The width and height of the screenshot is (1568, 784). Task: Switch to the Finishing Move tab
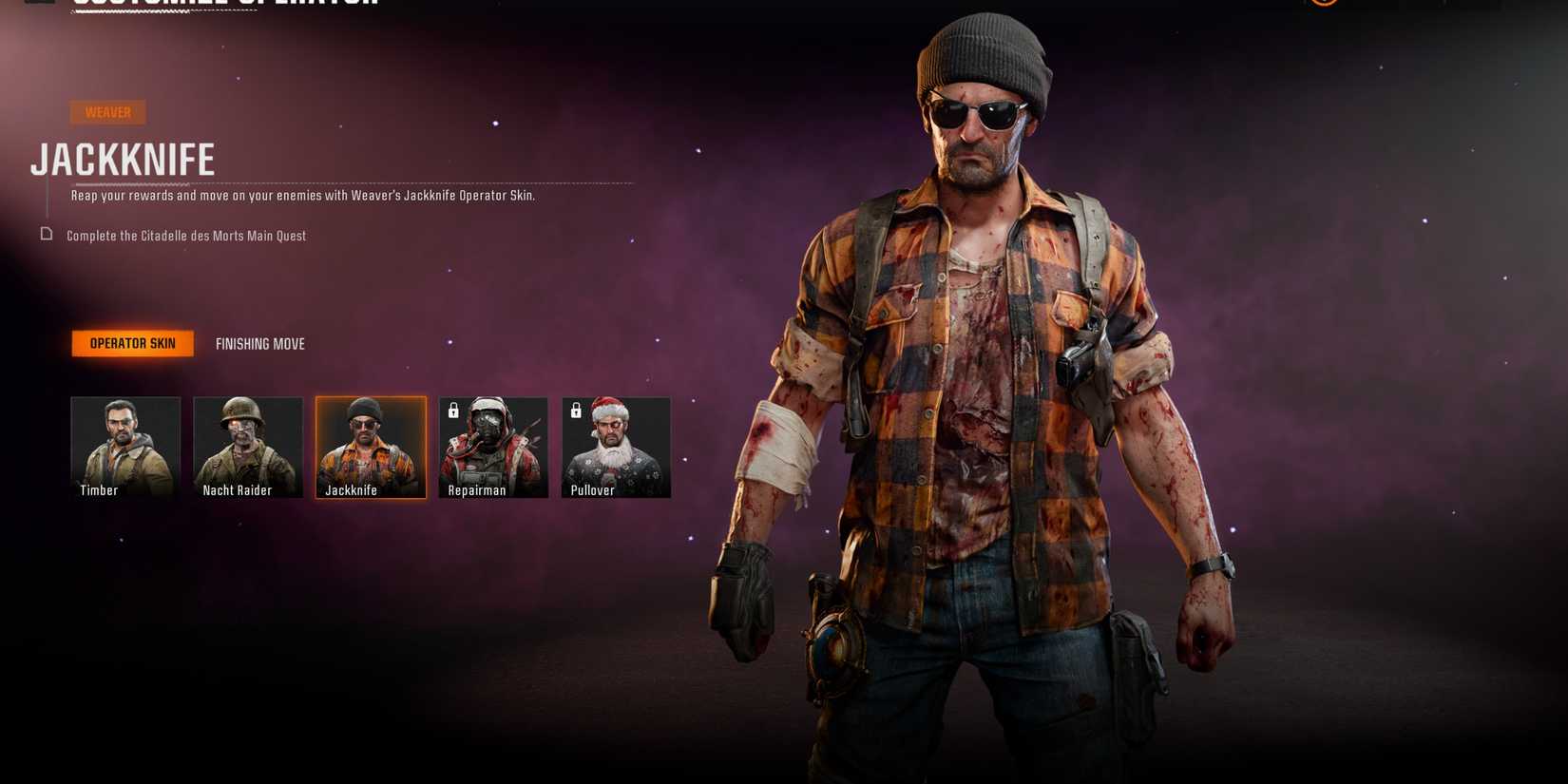259,343
